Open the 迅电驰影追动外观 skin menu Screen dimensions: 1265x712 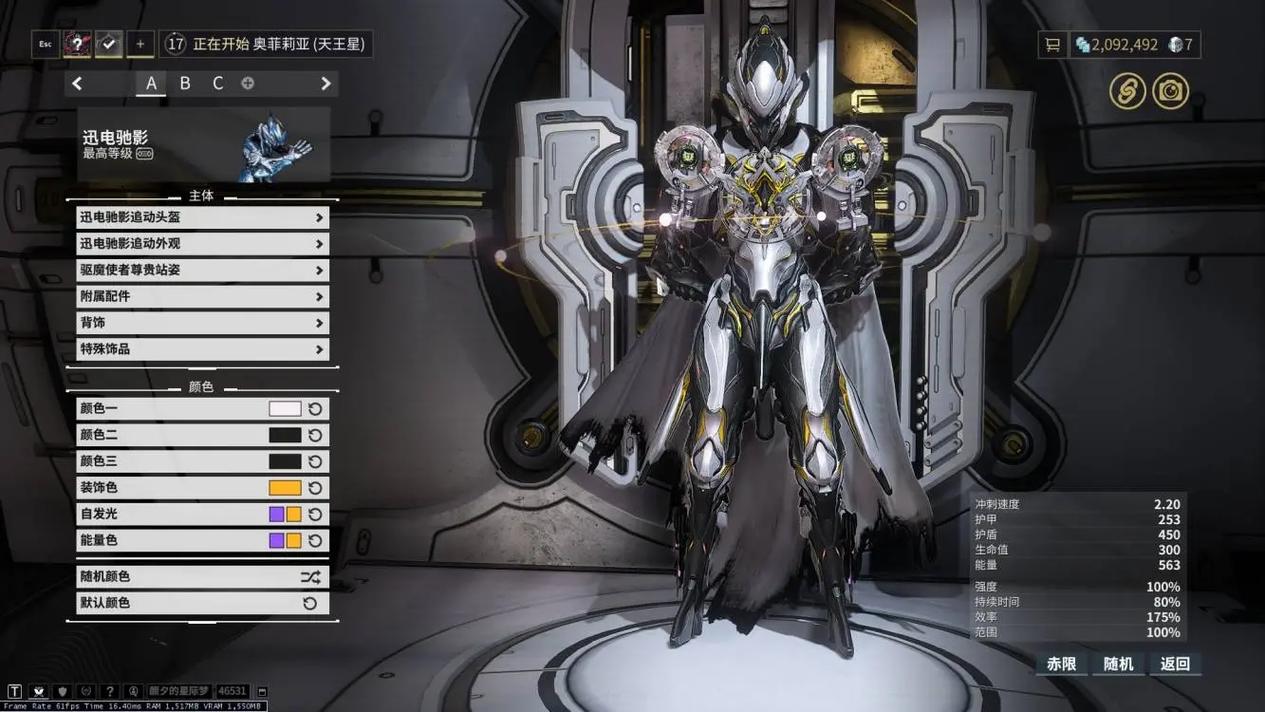202,244
